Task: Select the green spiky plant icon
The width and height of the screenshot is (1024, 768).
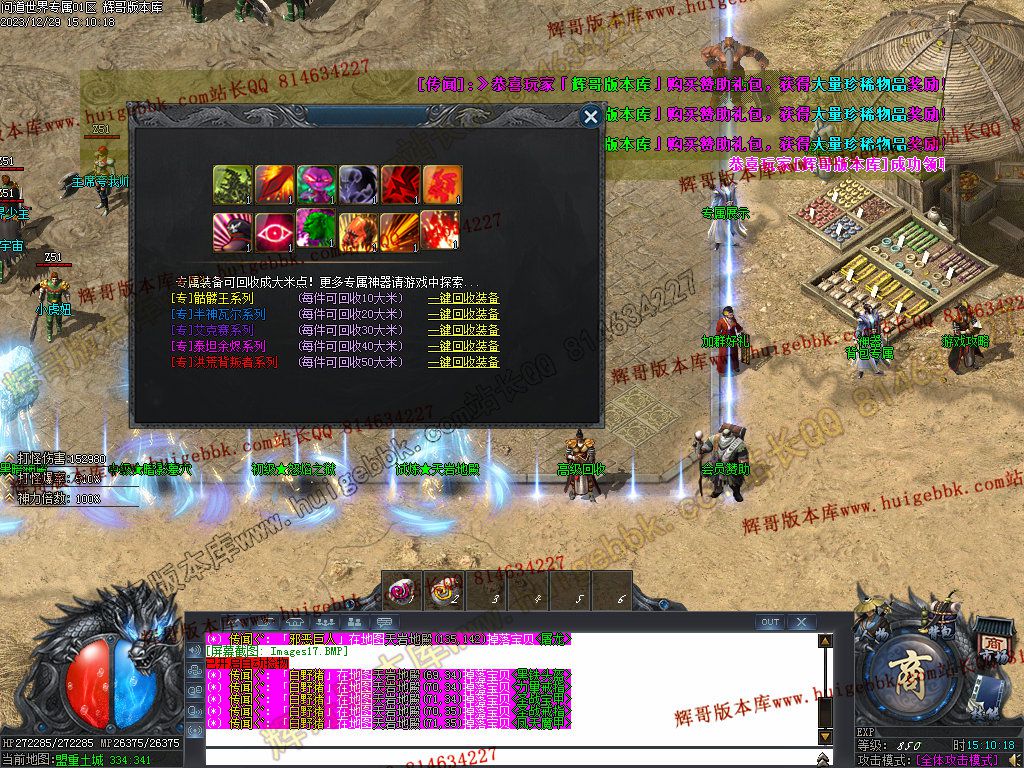Action: (x=232, y=185)
